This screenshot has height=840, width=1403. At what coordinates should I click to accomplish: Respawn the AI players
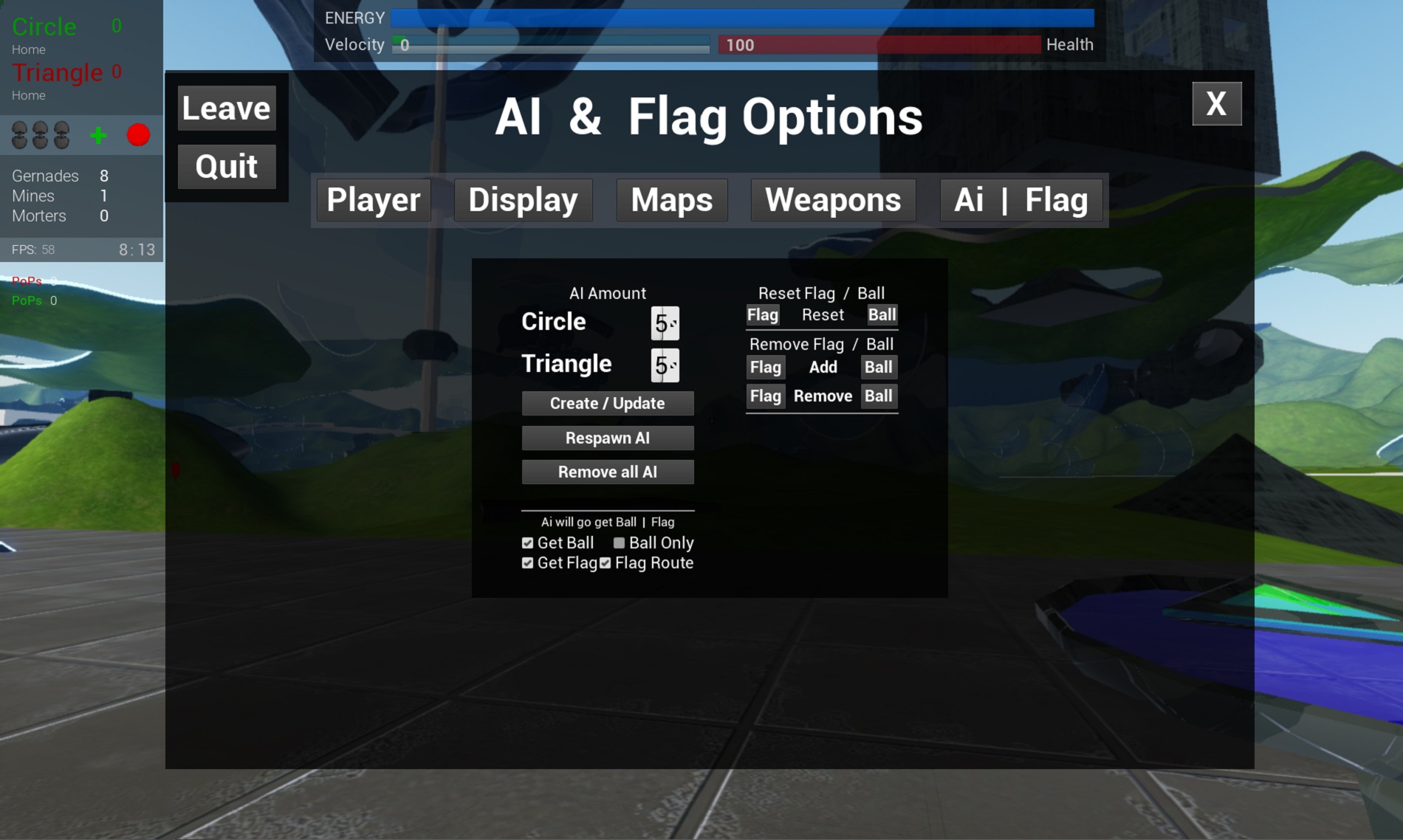coord(607,438)
